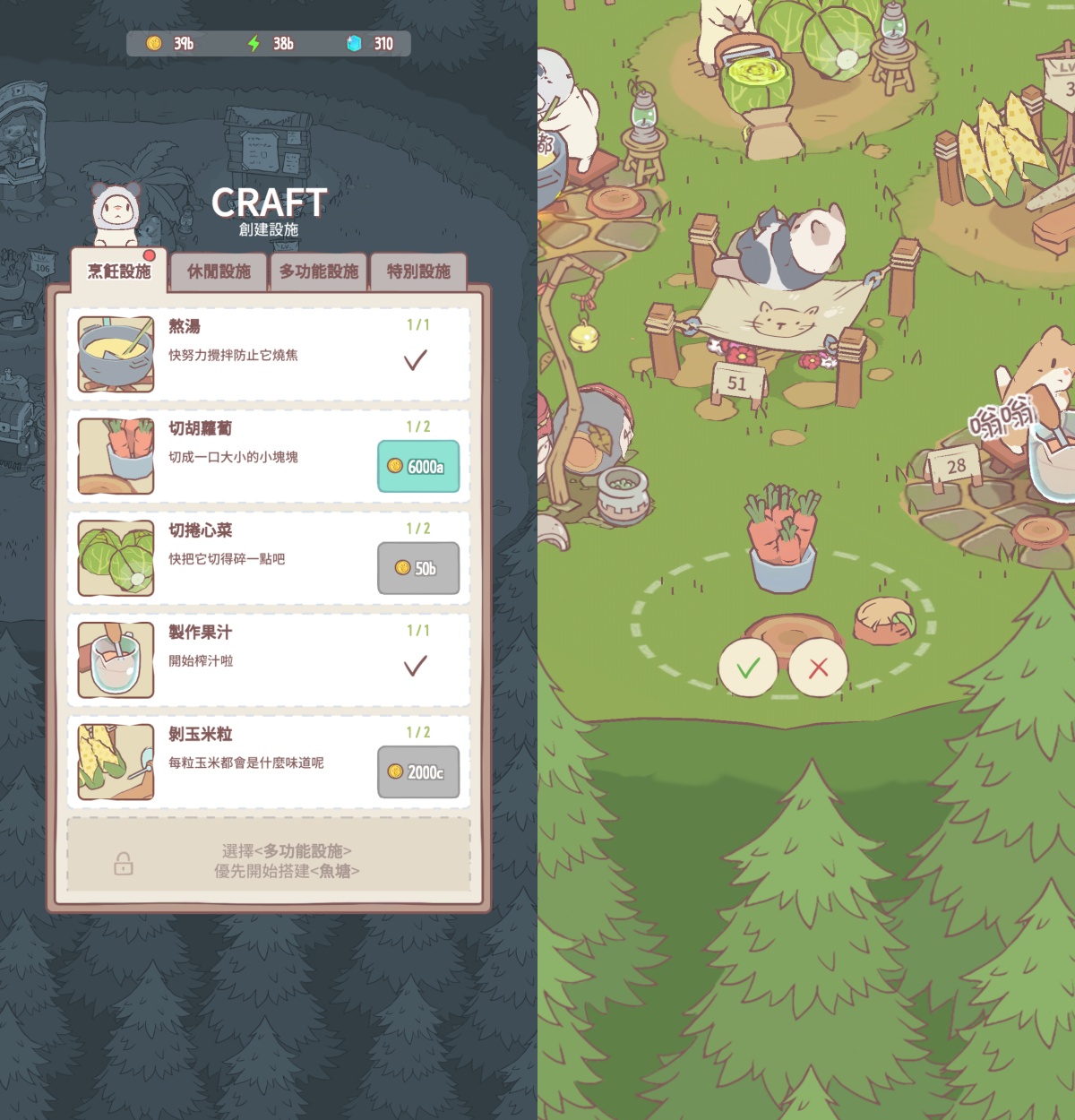
Task: Switch to the 烹飪設施 tab
Action: tap(119, 271)
